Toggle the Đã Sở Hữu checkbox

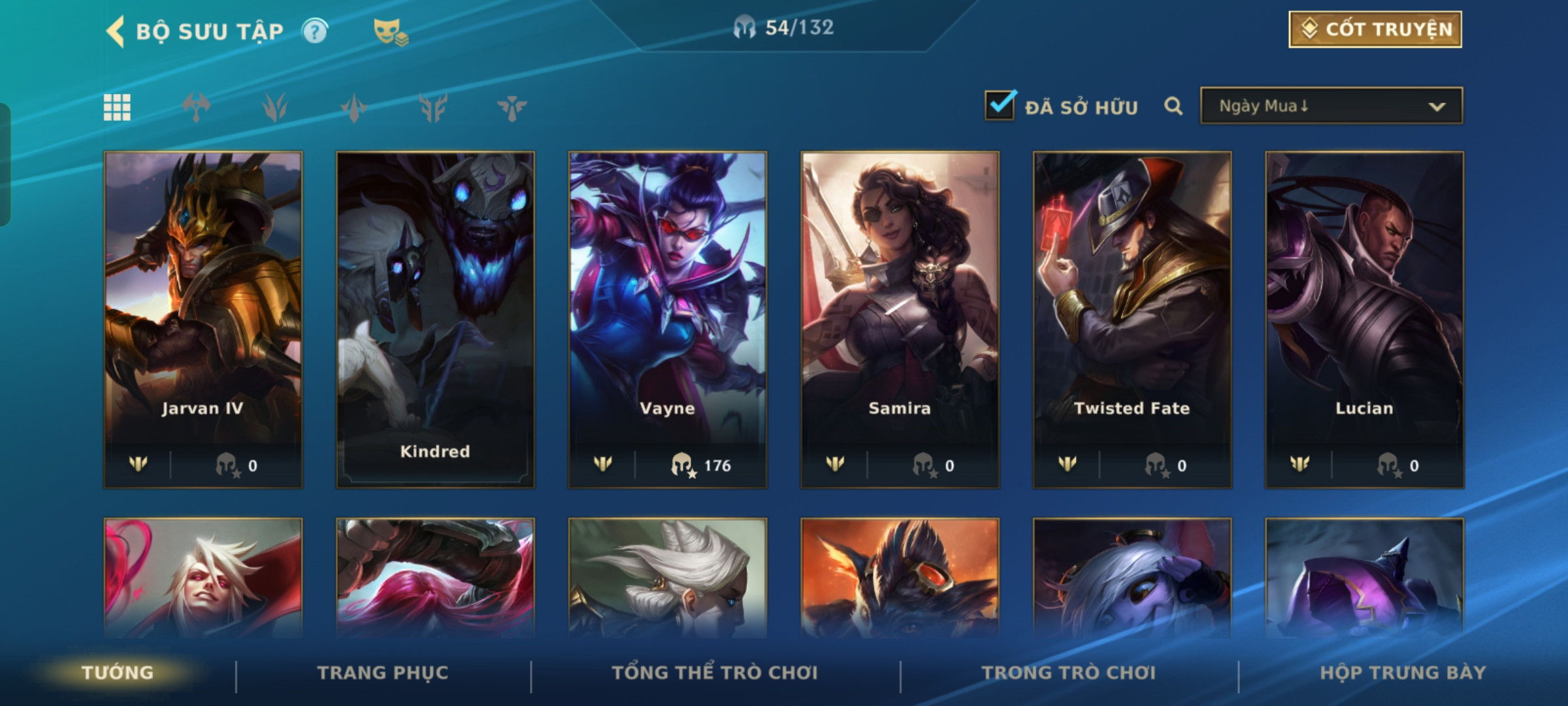(1000, 105)
